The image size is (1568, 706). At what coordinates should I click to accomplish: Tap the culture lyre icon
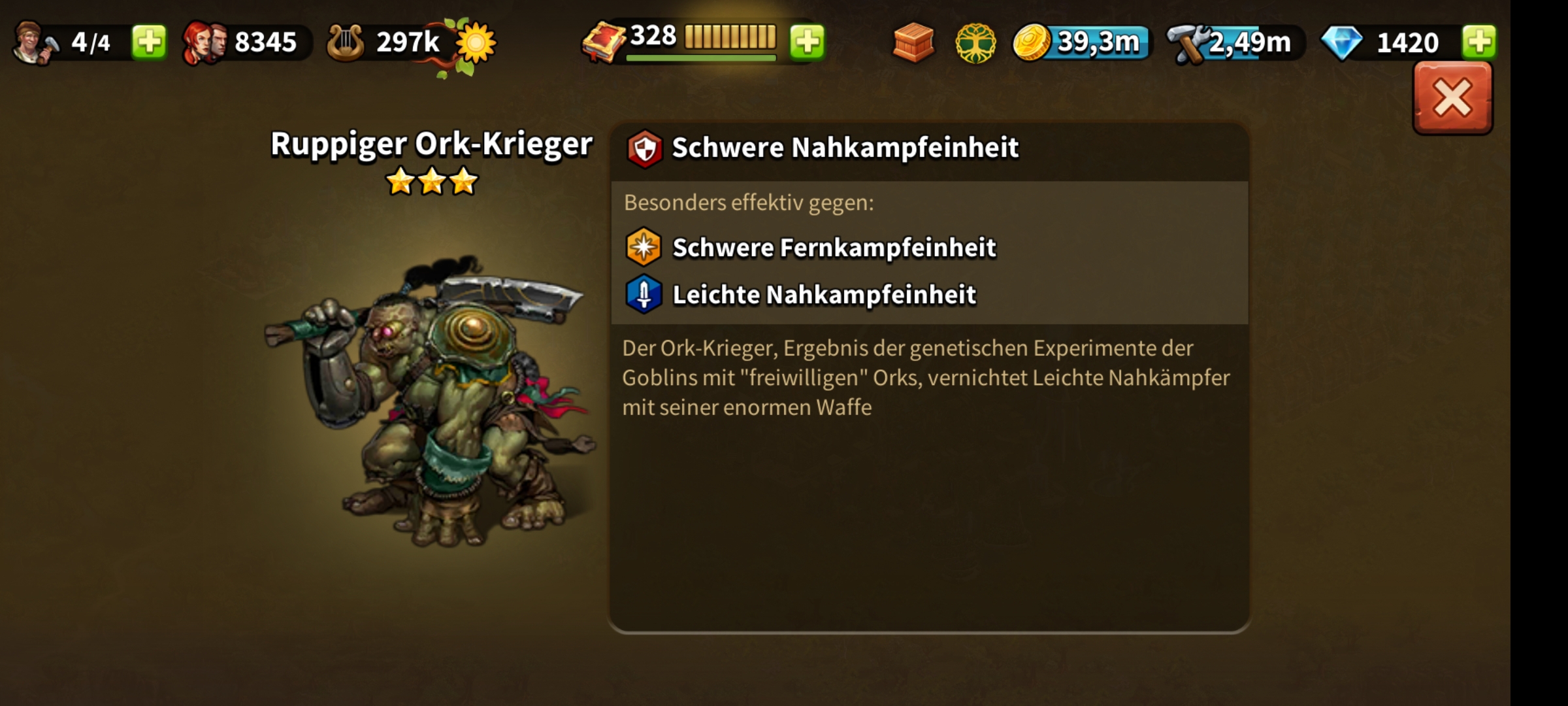pos(346,43)
